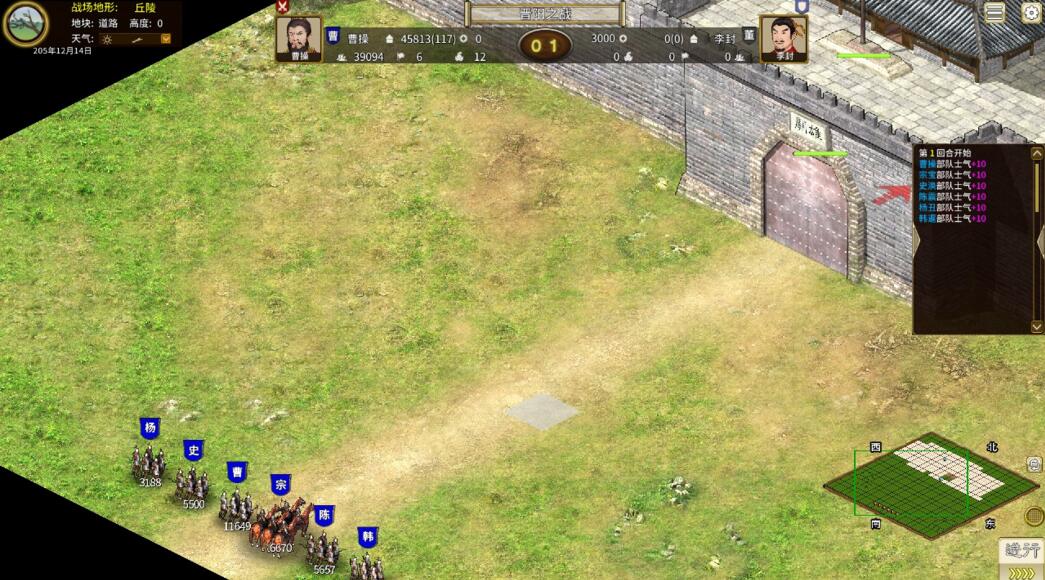This screenshot has width=1045, height=580.
Task: Click the yellow fast-forward arrows button
Action: coord(1022,573)
